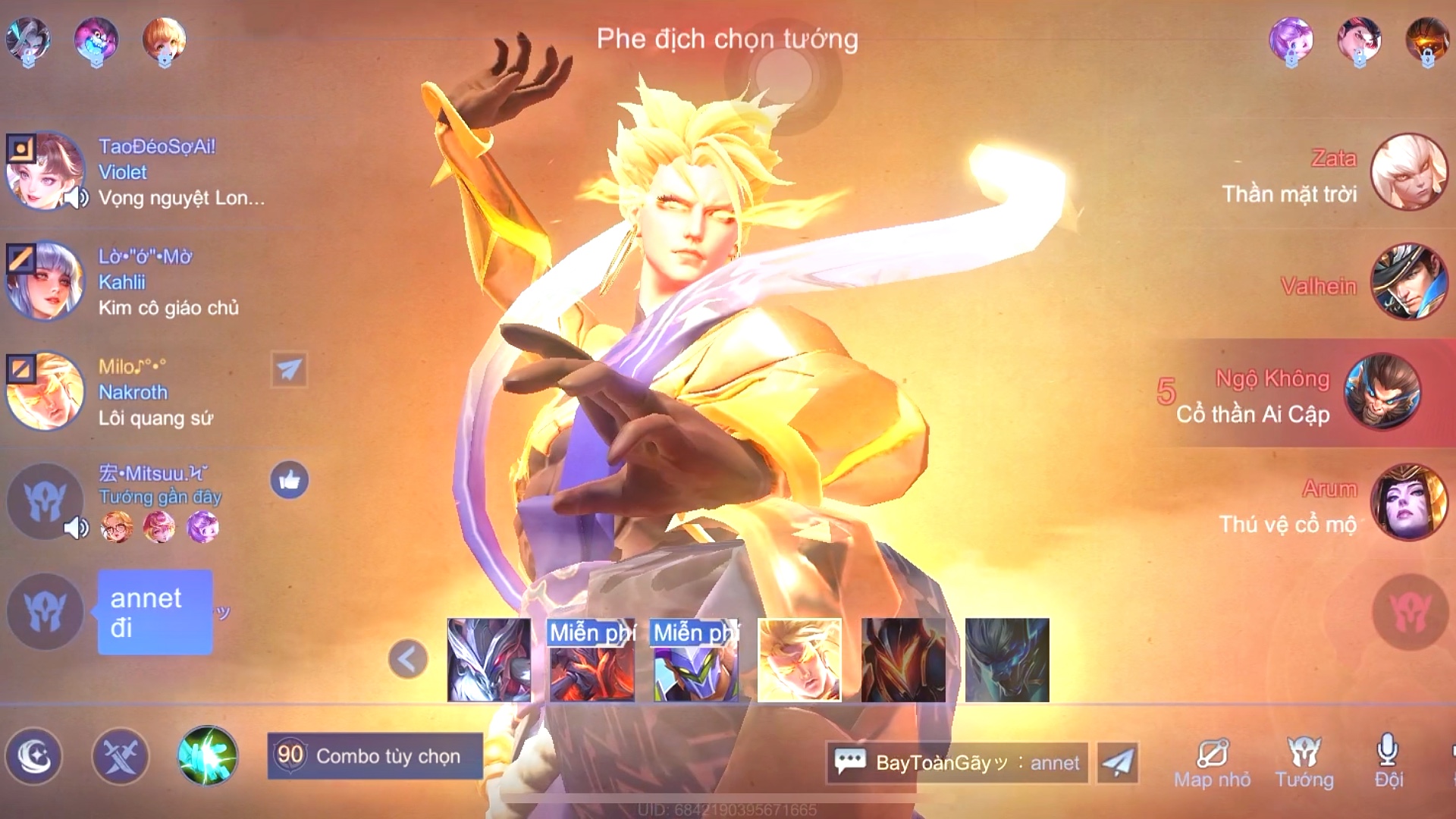
Task: Select the golden blond Nakroth skin thumbnail
Action: coord(799,660)
